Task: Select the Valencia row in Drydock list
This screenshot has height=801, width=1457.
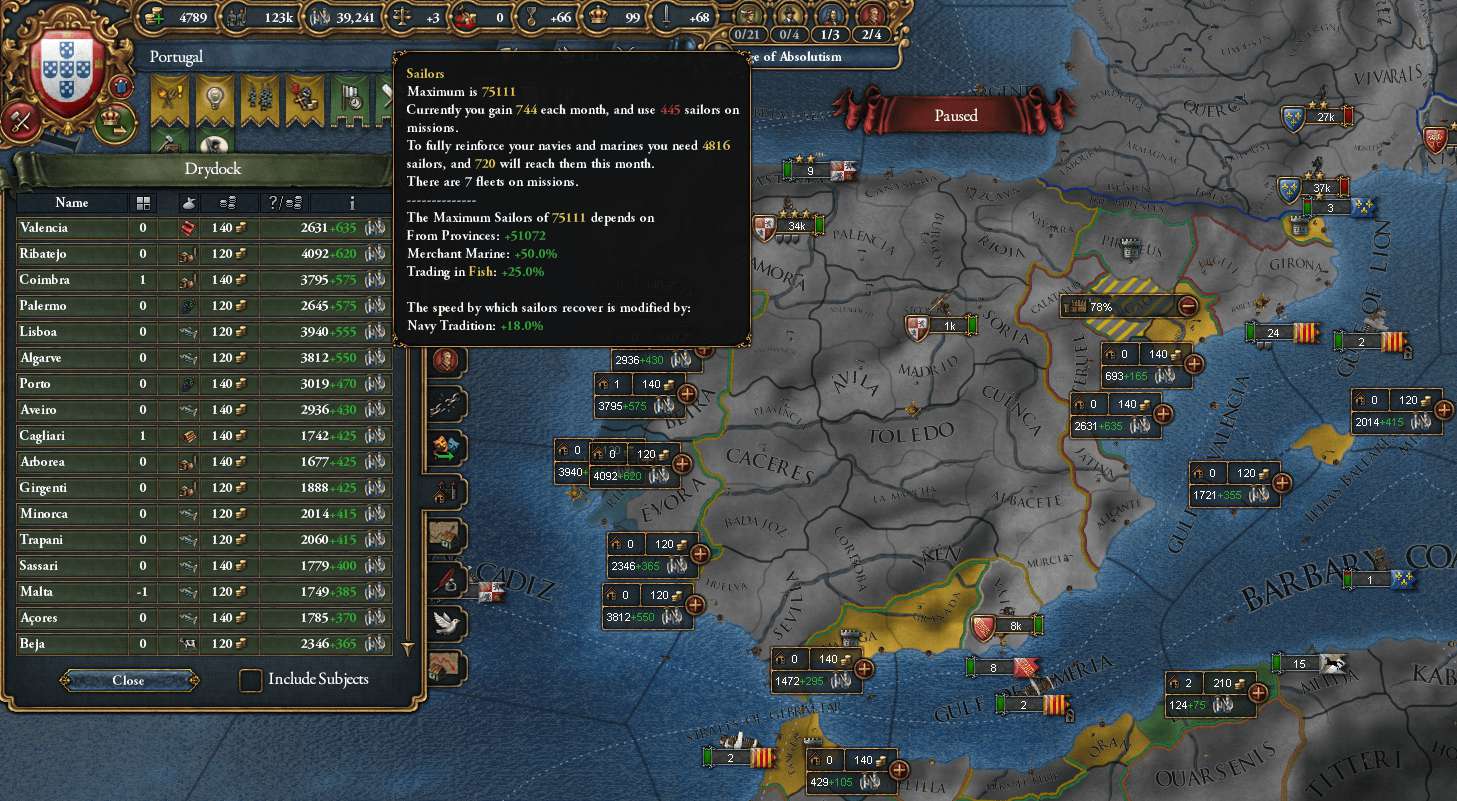Action: pos(72,228)
